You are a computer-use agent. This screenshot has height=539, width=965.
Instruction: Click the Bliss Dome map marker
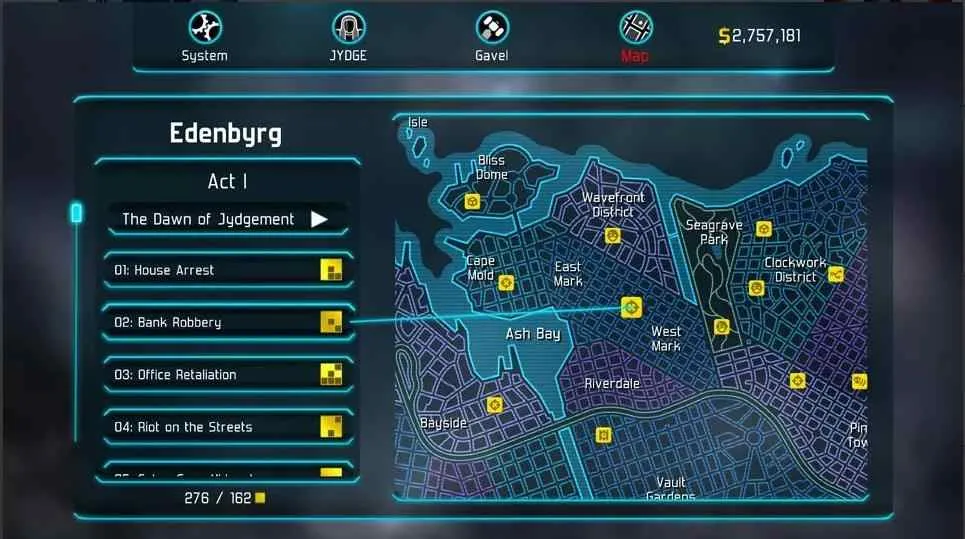473,202
